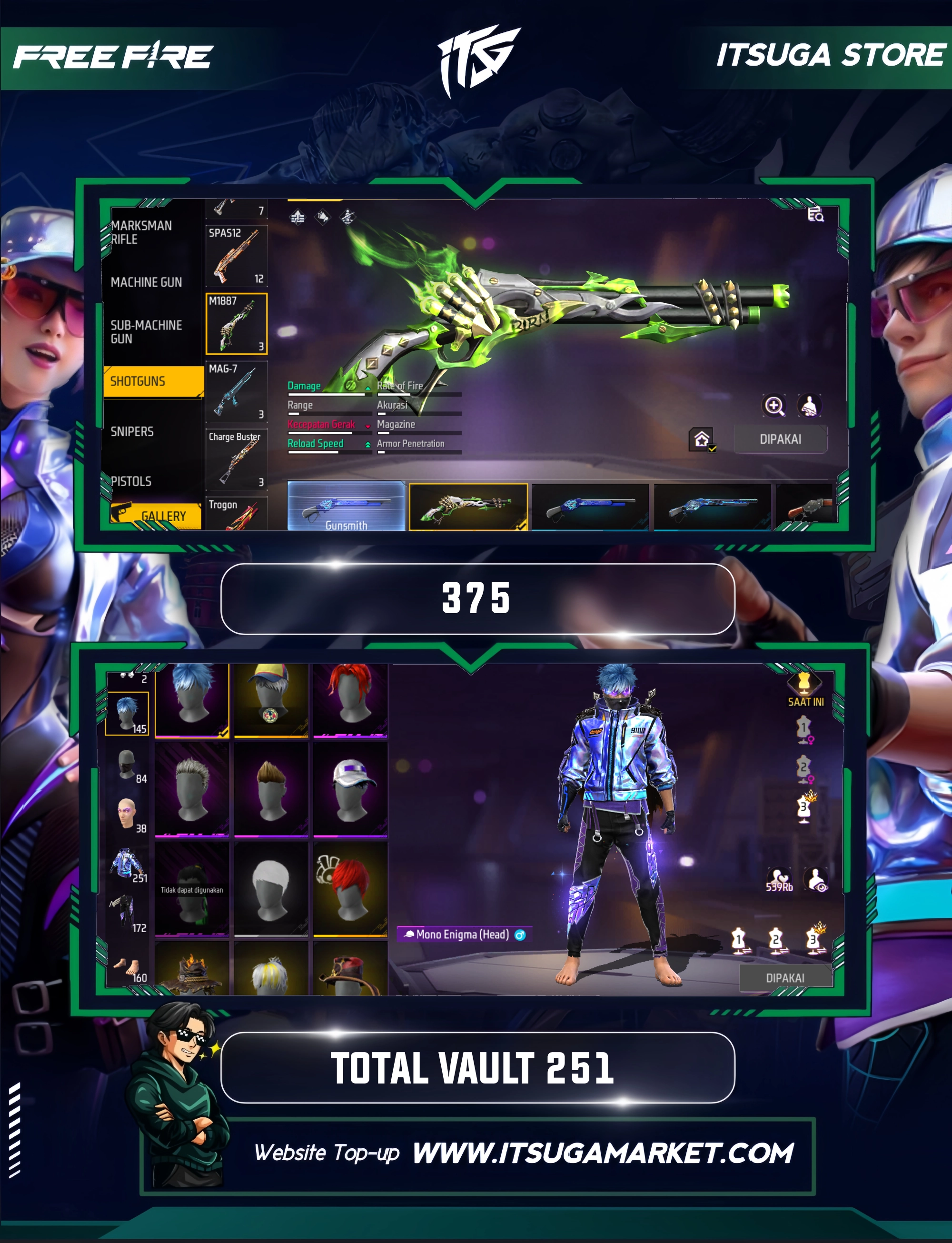Choose the red hair with gas mask tile
952x1243 pixels.
(x=351, y=889)
